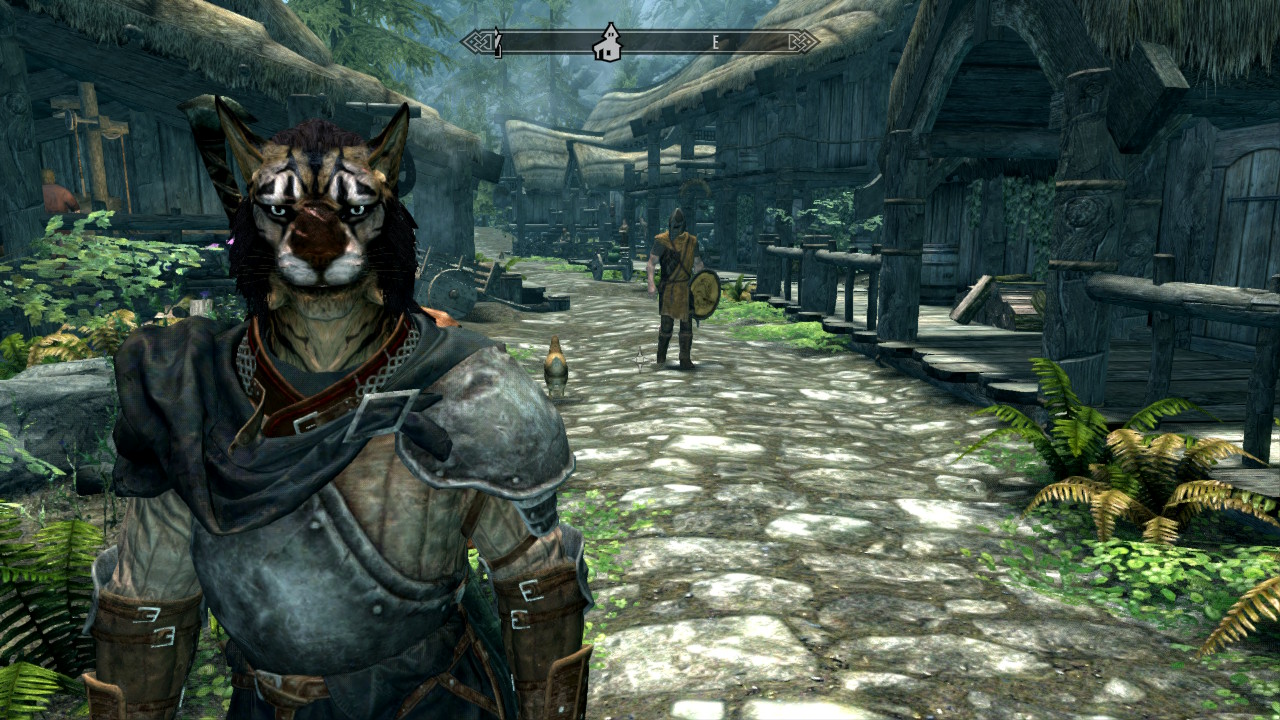
Task: Click the house marker on the compass
Action: pyautogui.click(x=606, y=43)
